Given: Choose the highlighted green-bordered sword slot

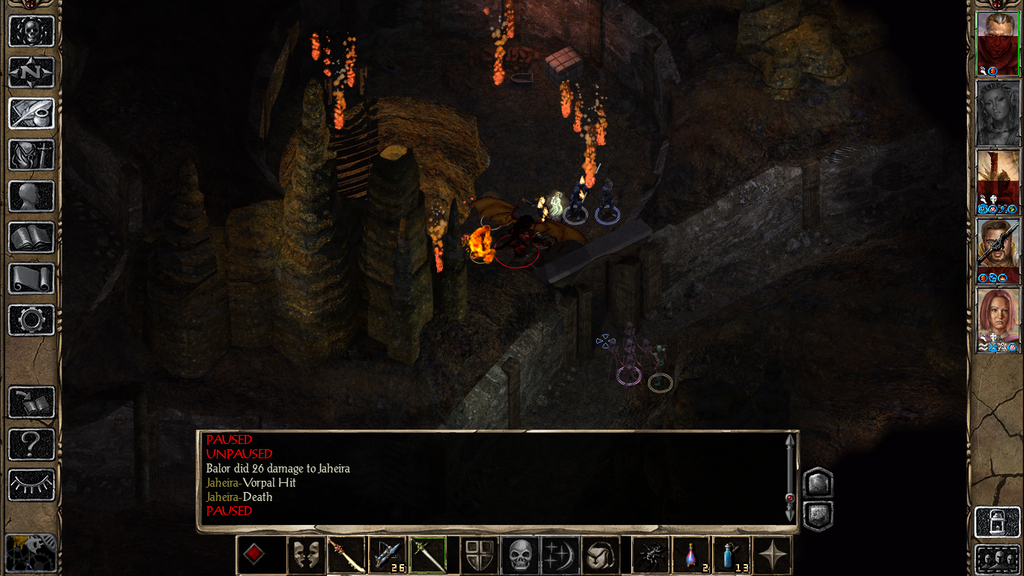Looking at the screenshot, I should 428,555.
